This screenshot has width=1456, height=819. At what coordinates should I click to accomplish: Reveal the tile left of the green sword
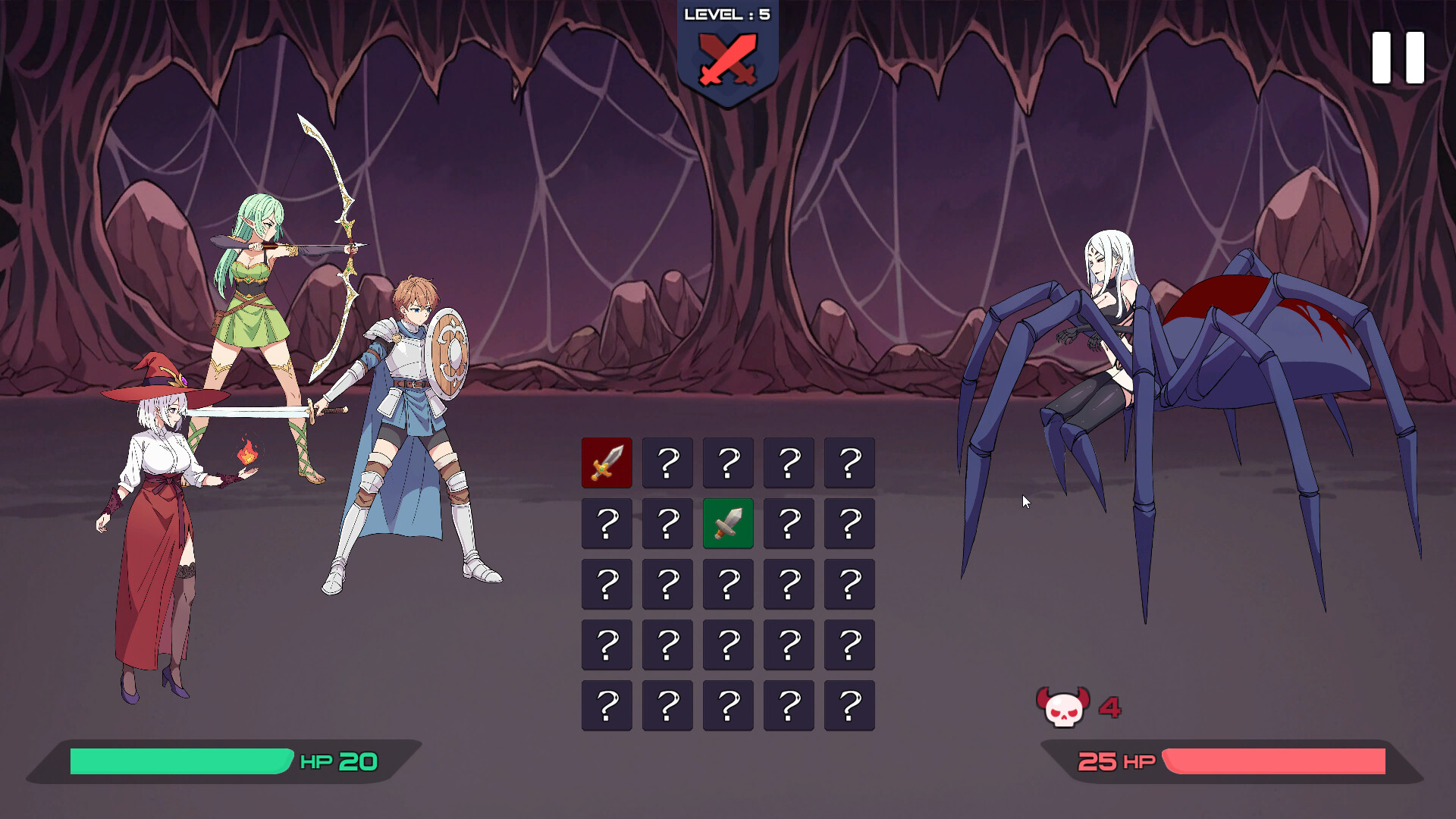tap(667, 523)
